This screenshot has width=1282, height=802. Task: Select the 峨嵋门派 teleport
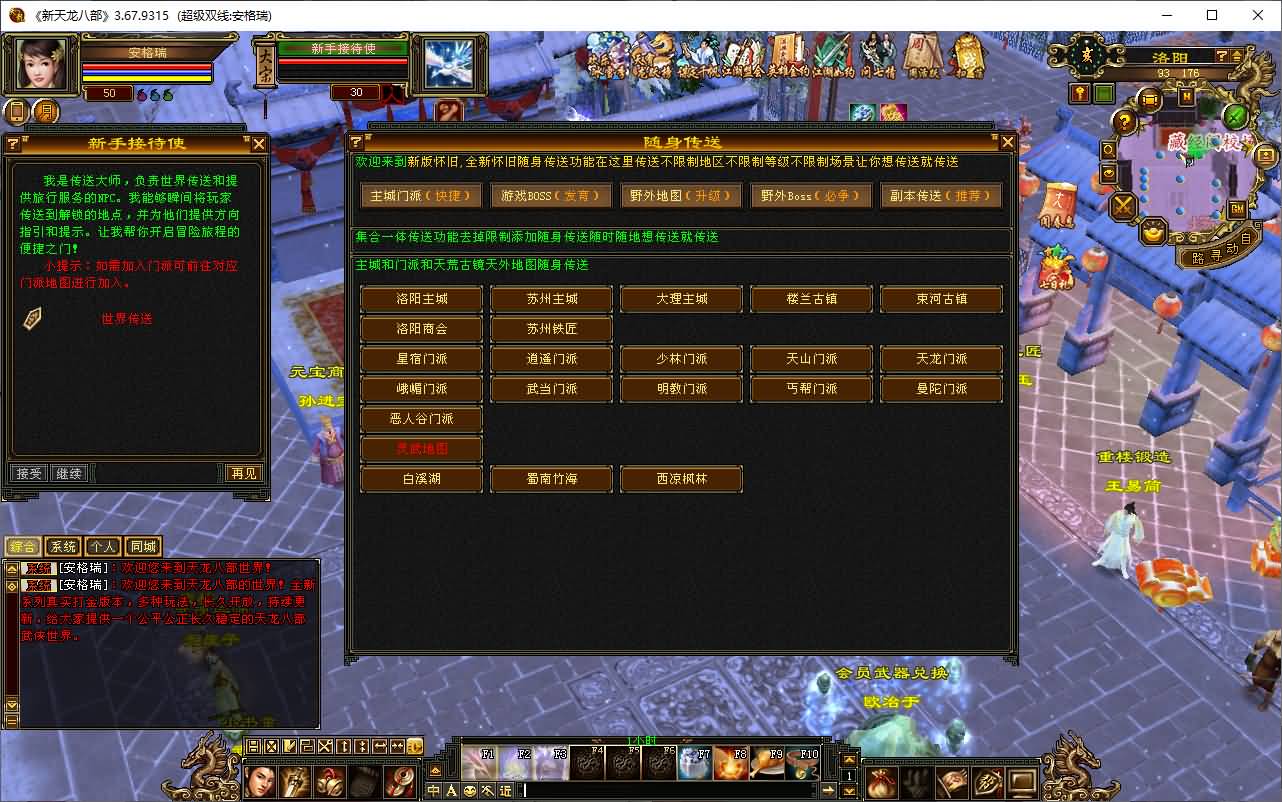click(421, 389)
